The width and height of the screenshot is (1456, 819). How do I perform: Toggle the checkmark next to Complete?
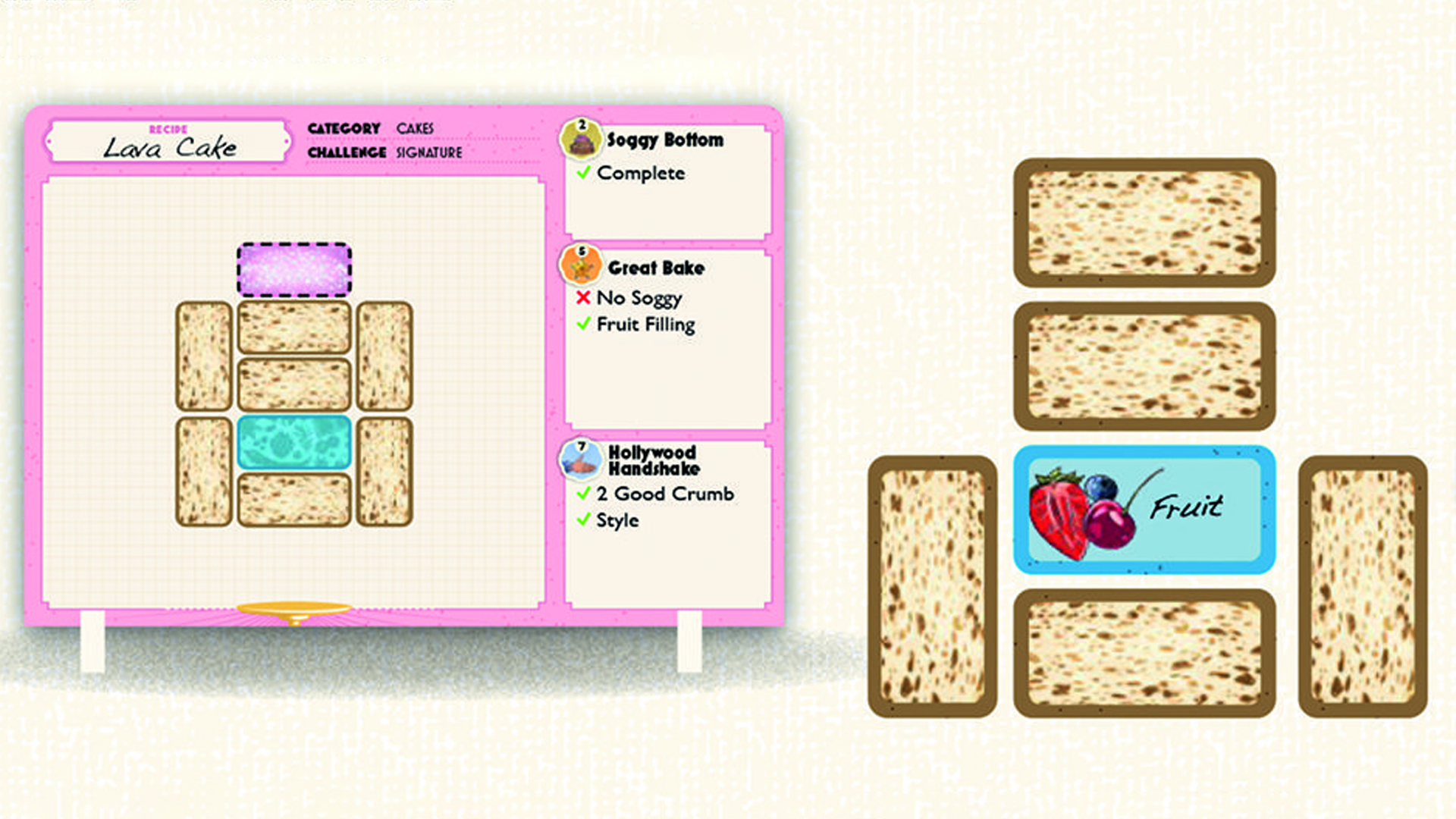pyautogui.click(x=582, y=173)
